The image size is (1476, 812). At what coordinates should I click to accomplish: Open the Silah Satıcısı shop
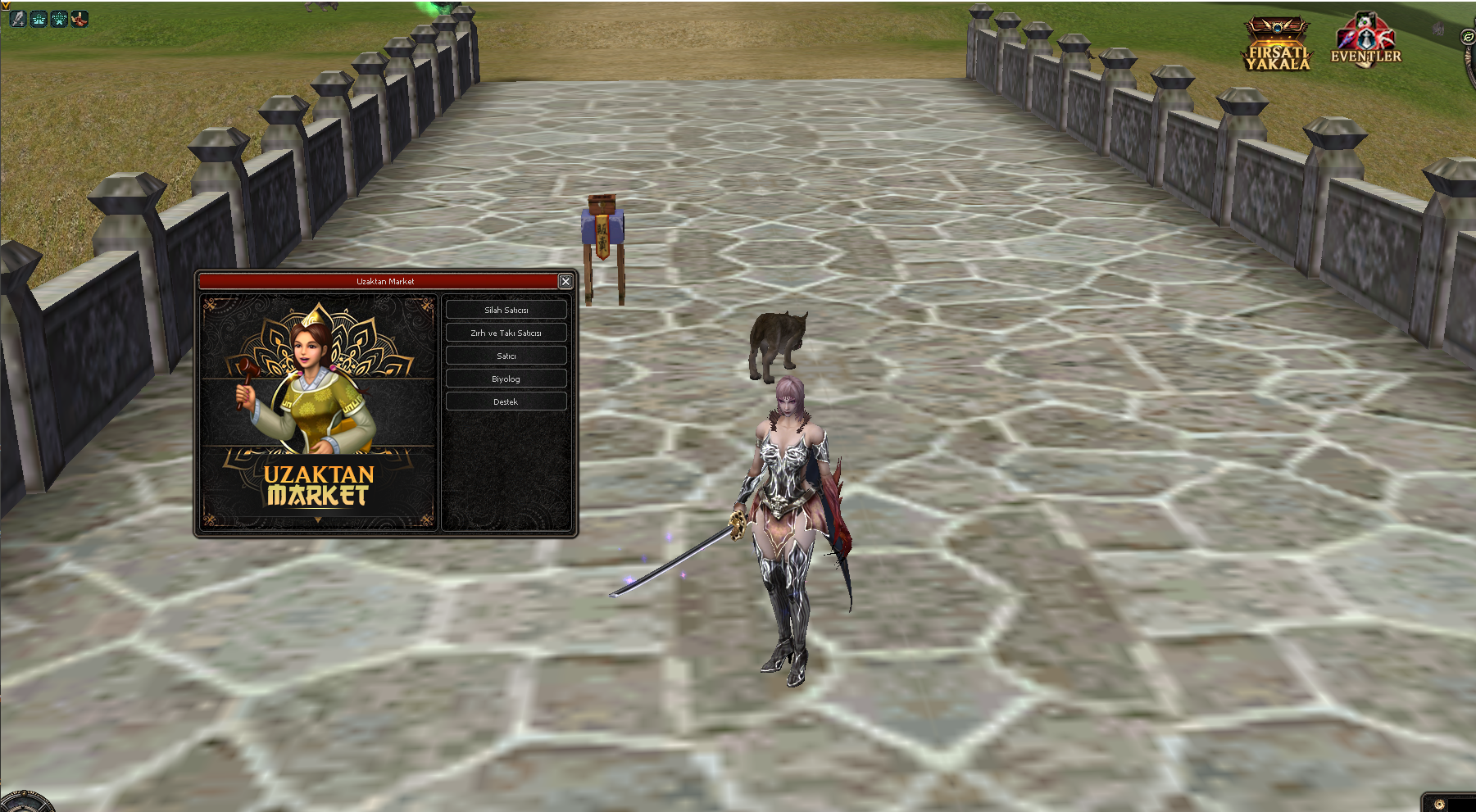[x=506, y=310]
